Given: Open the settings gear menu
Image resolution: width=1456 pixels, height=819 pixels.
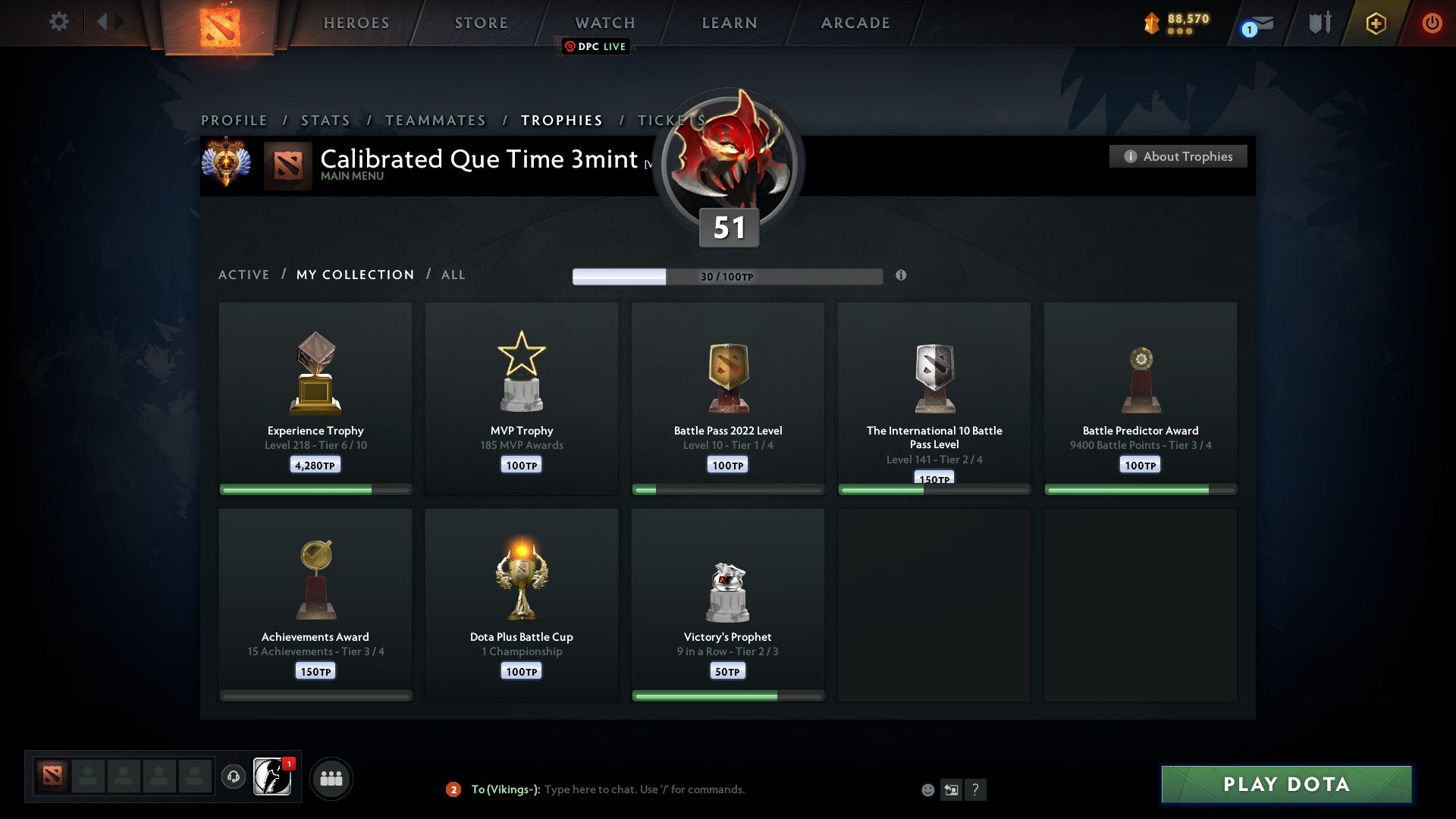Looking at the screenshot, I should click(58, 22).
